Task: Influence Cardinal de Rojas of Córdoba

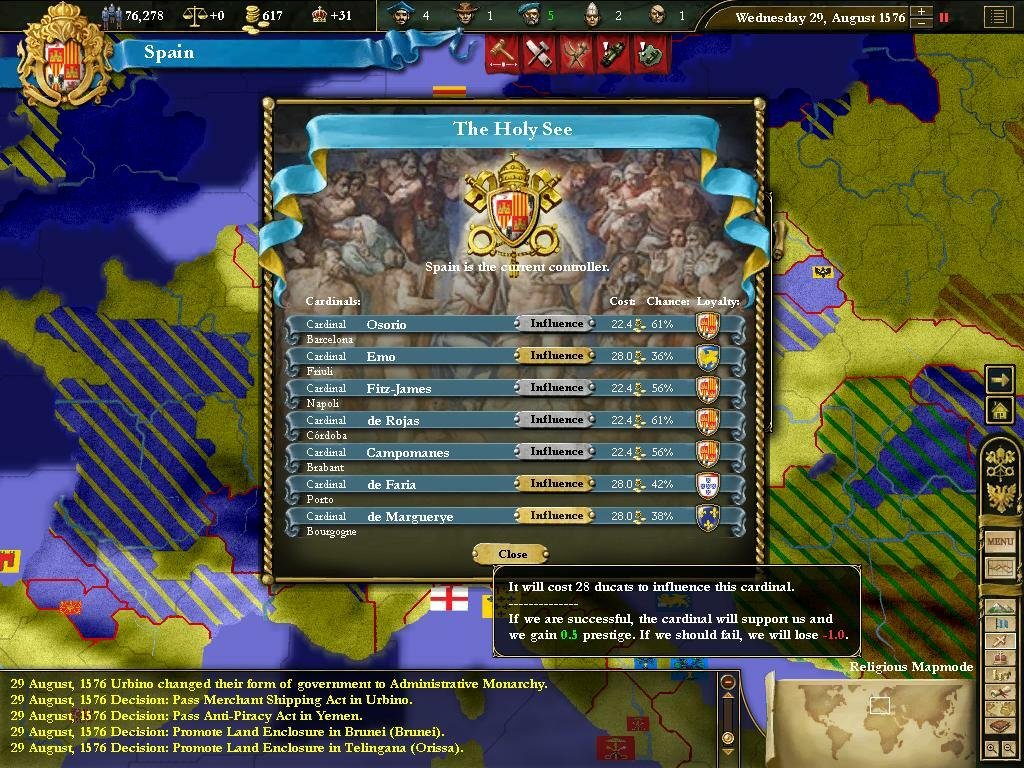Action: [556, 420]
